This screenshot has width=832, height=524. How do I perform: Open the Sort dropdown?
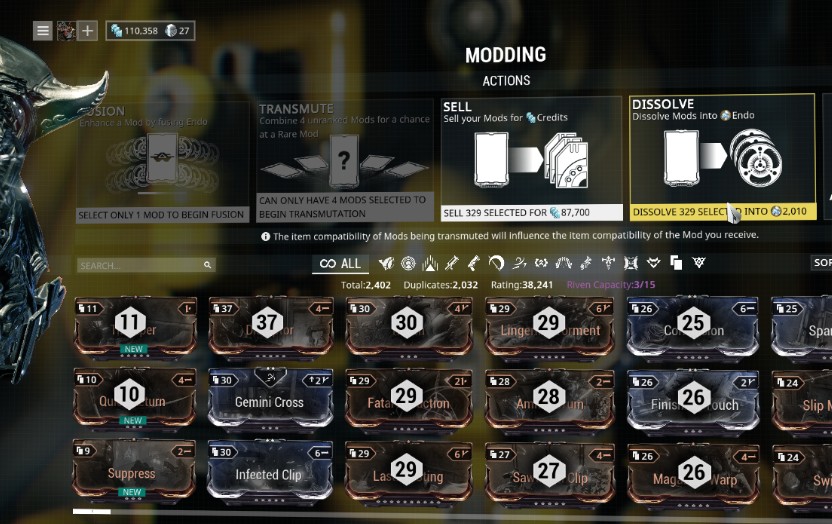[x=820, y=263]
